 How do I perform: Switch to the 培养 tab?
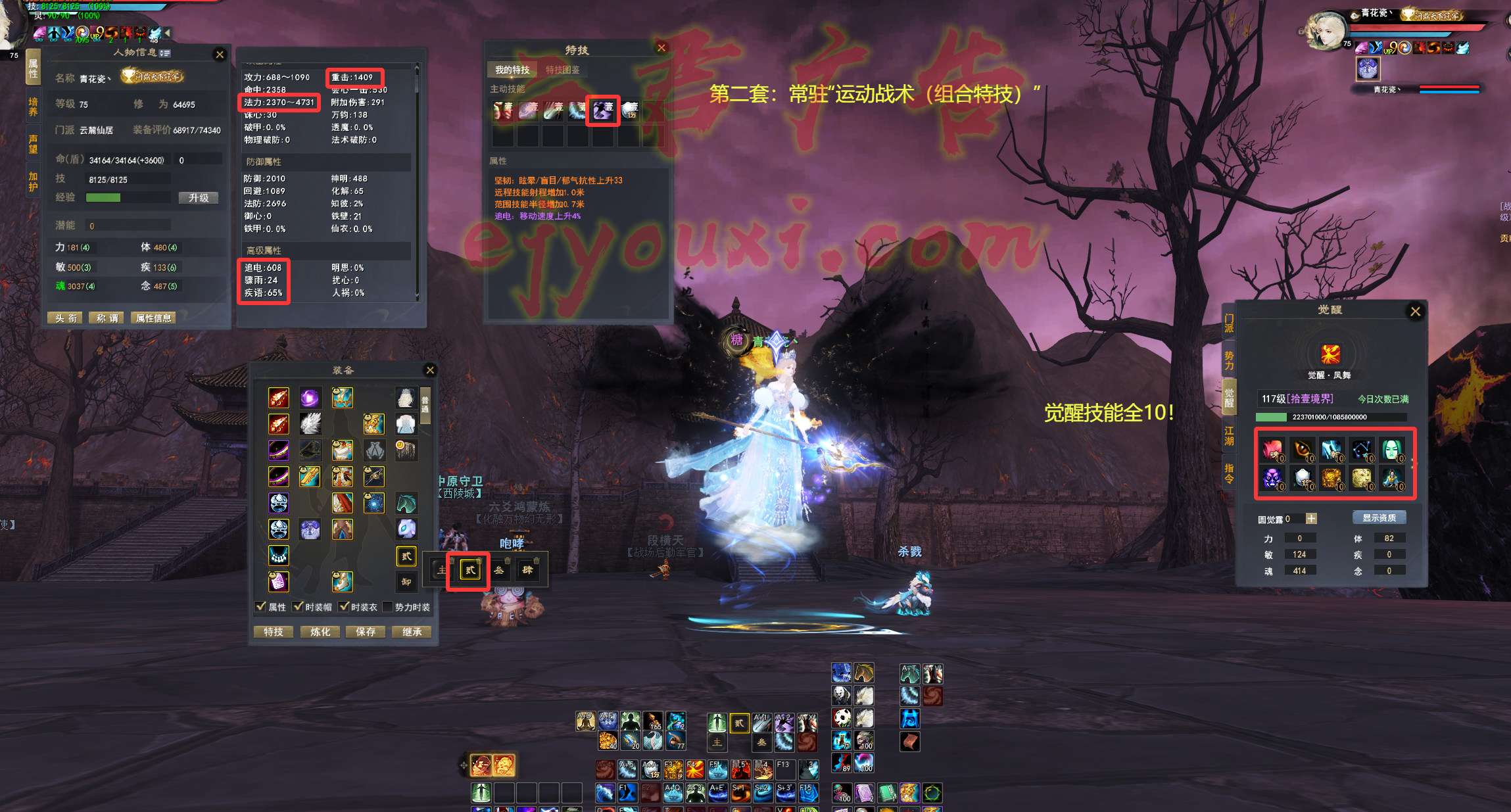(33, 107)
